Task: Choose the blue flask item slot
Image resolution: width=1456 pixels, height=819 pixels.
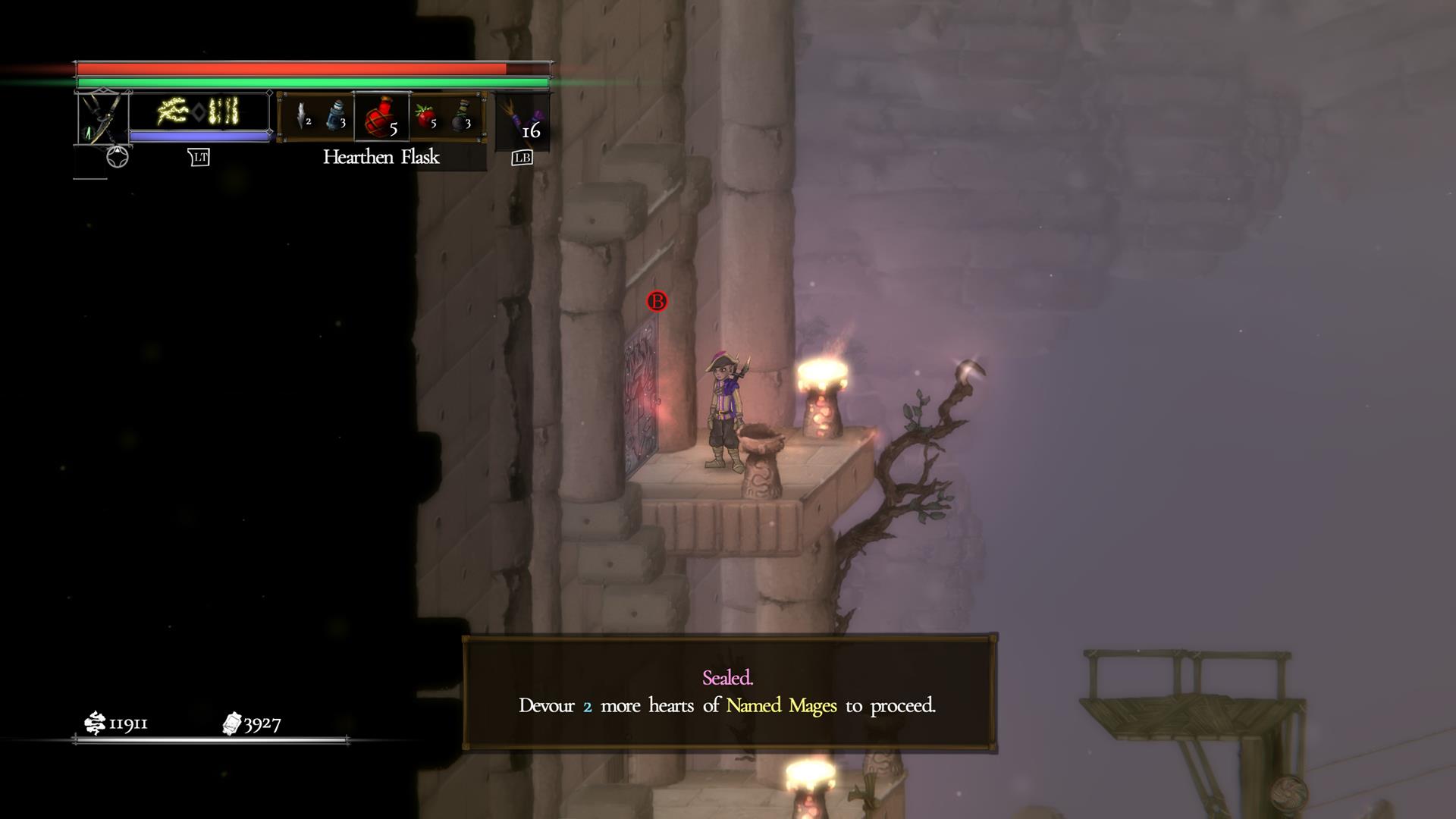Action: [x=336, y=117]
